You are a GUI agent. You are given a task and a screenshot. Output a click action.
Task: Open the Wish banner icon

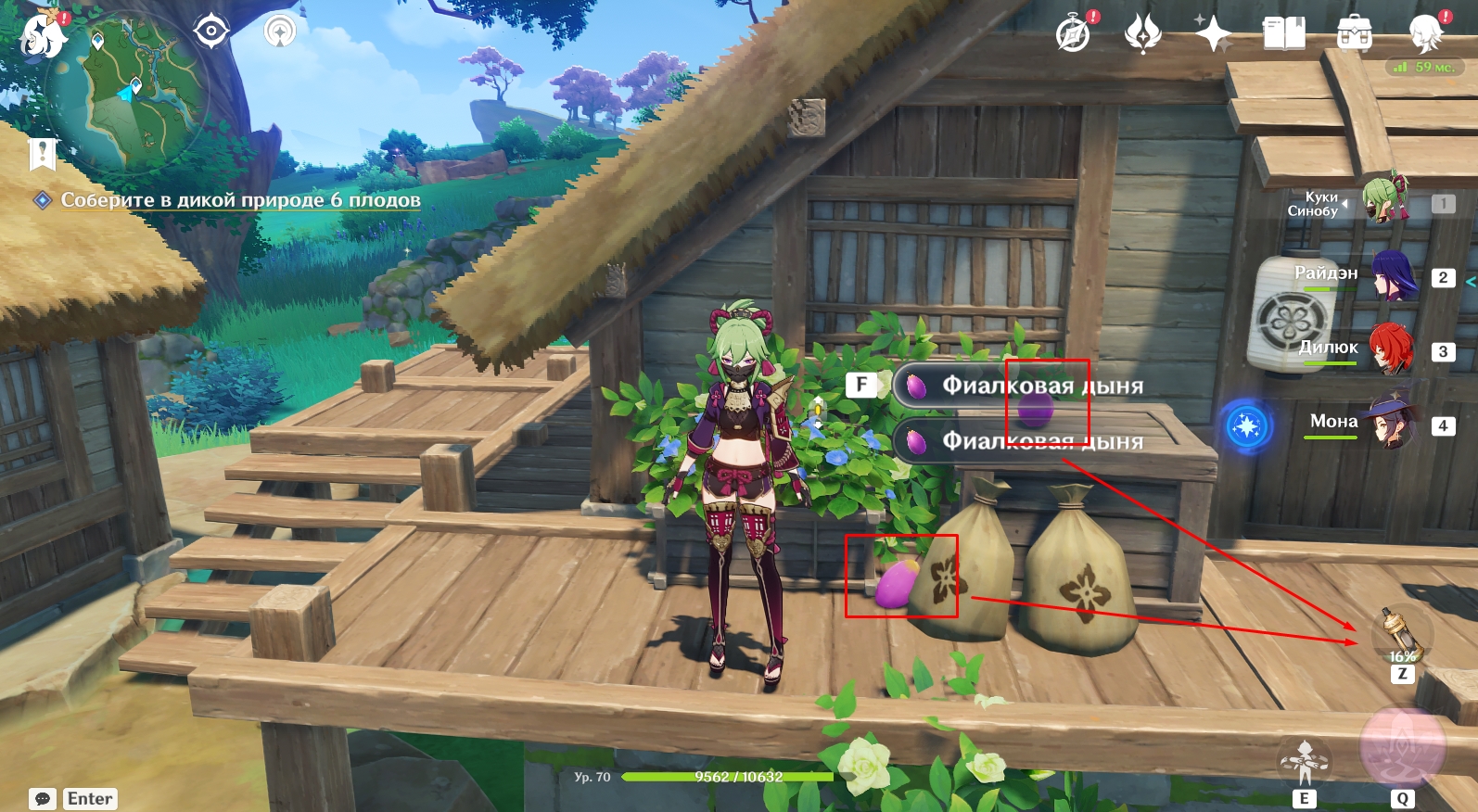pos(1142,34)
